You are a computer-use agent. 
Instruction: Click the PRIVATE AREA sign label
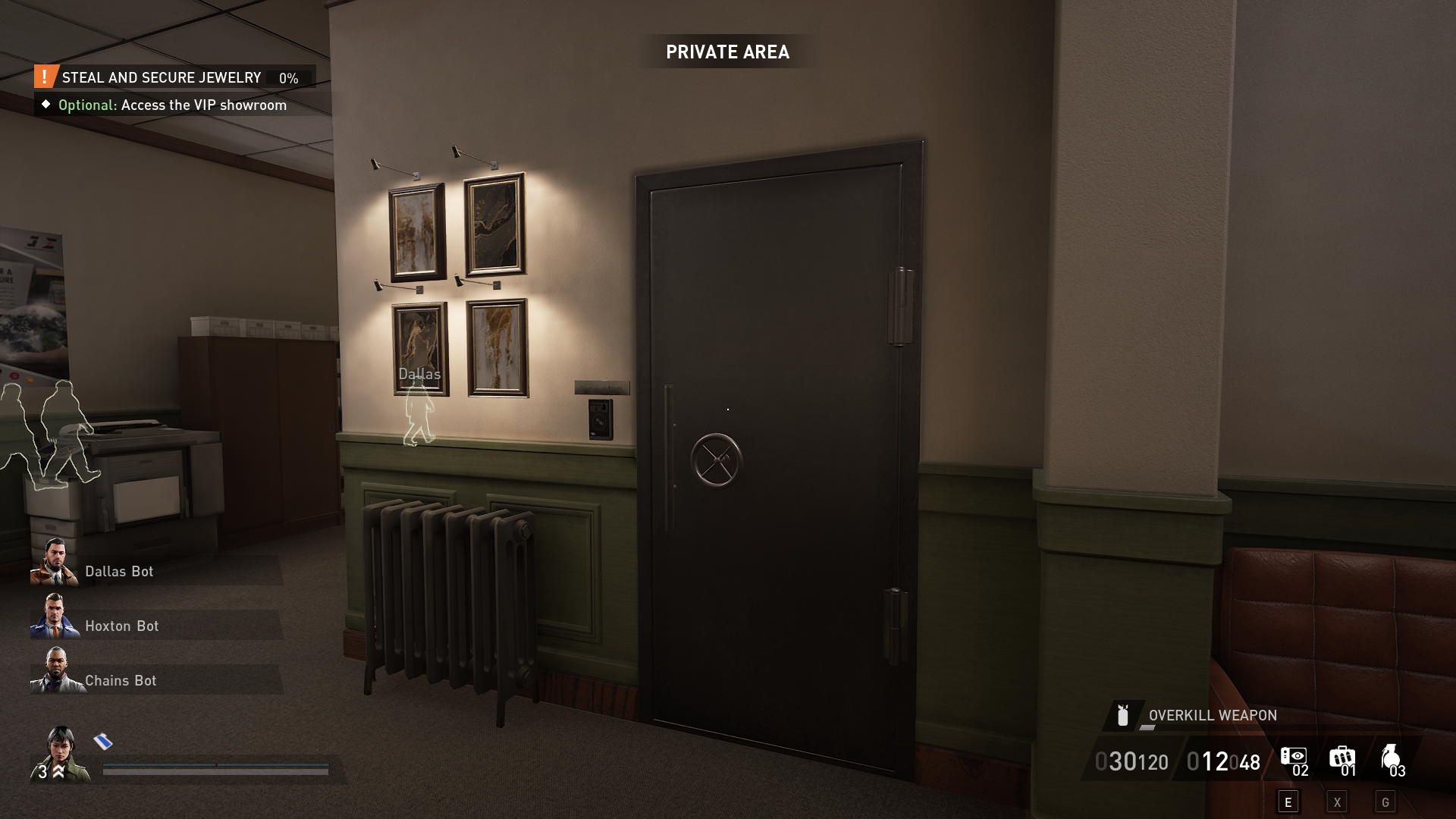[727, 52]
